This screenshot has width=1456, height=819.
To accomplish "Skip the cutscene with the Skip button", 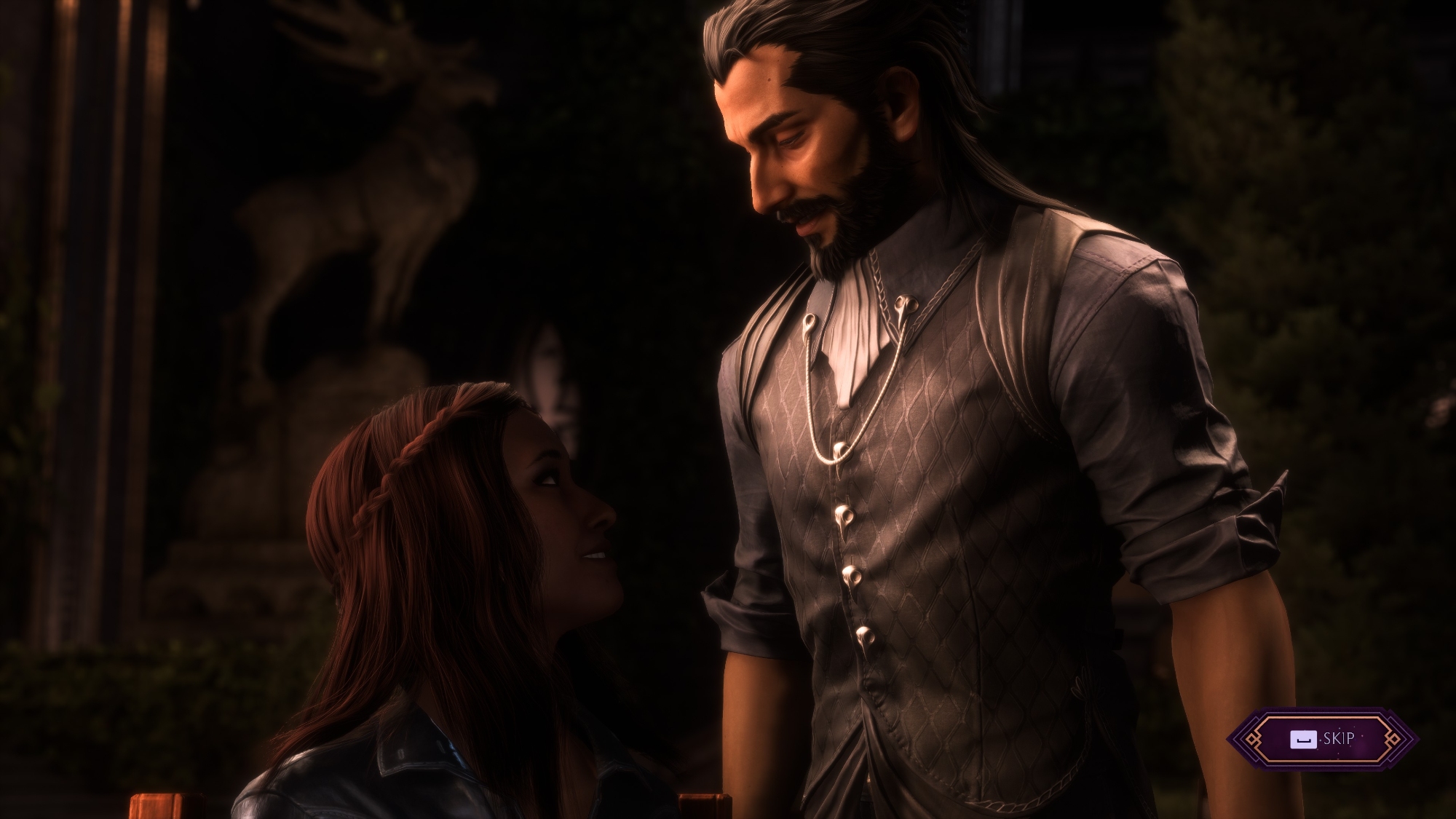I will [x=1322, y=739].
